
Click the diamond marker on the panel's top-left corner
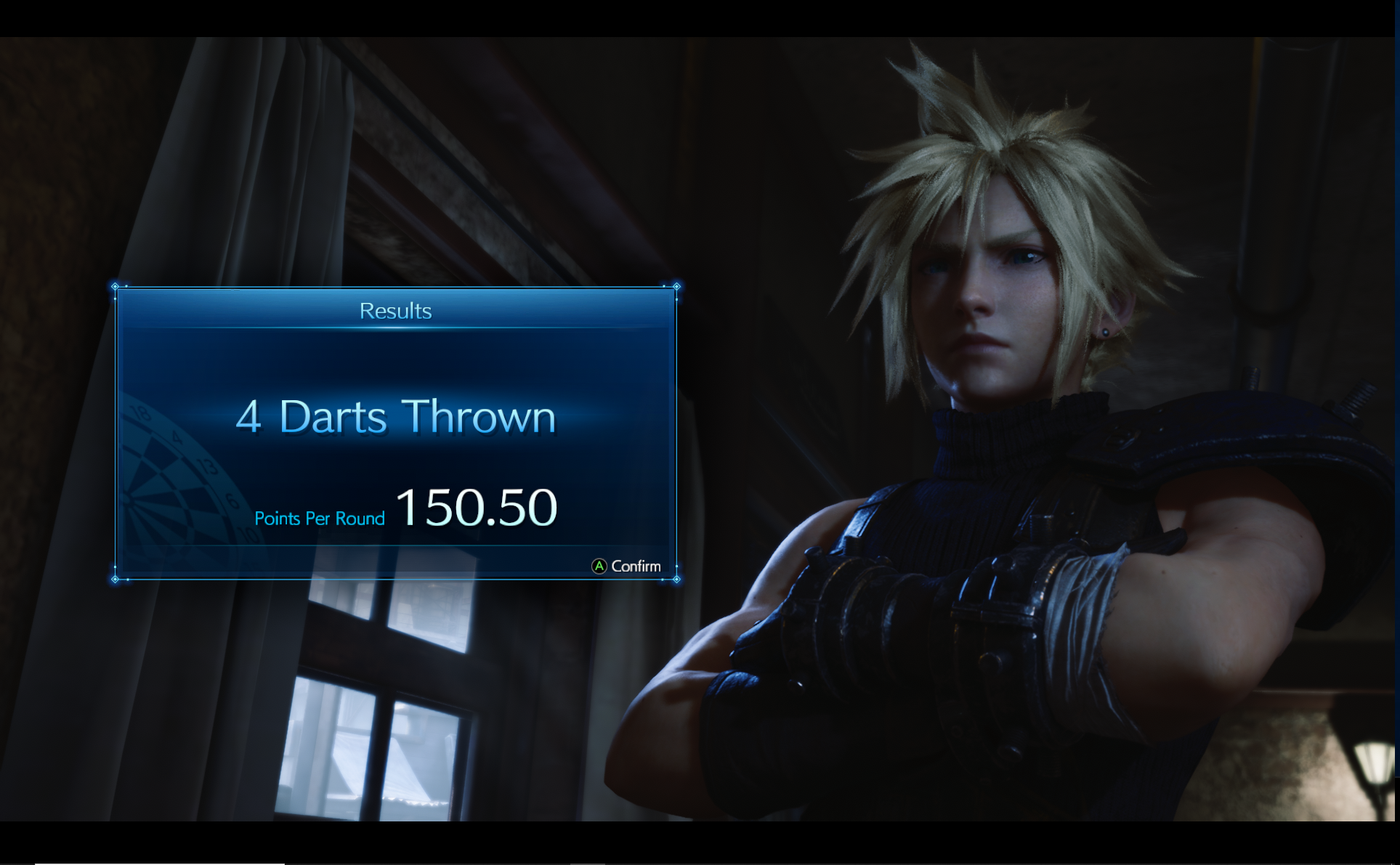tap(116, 286)
